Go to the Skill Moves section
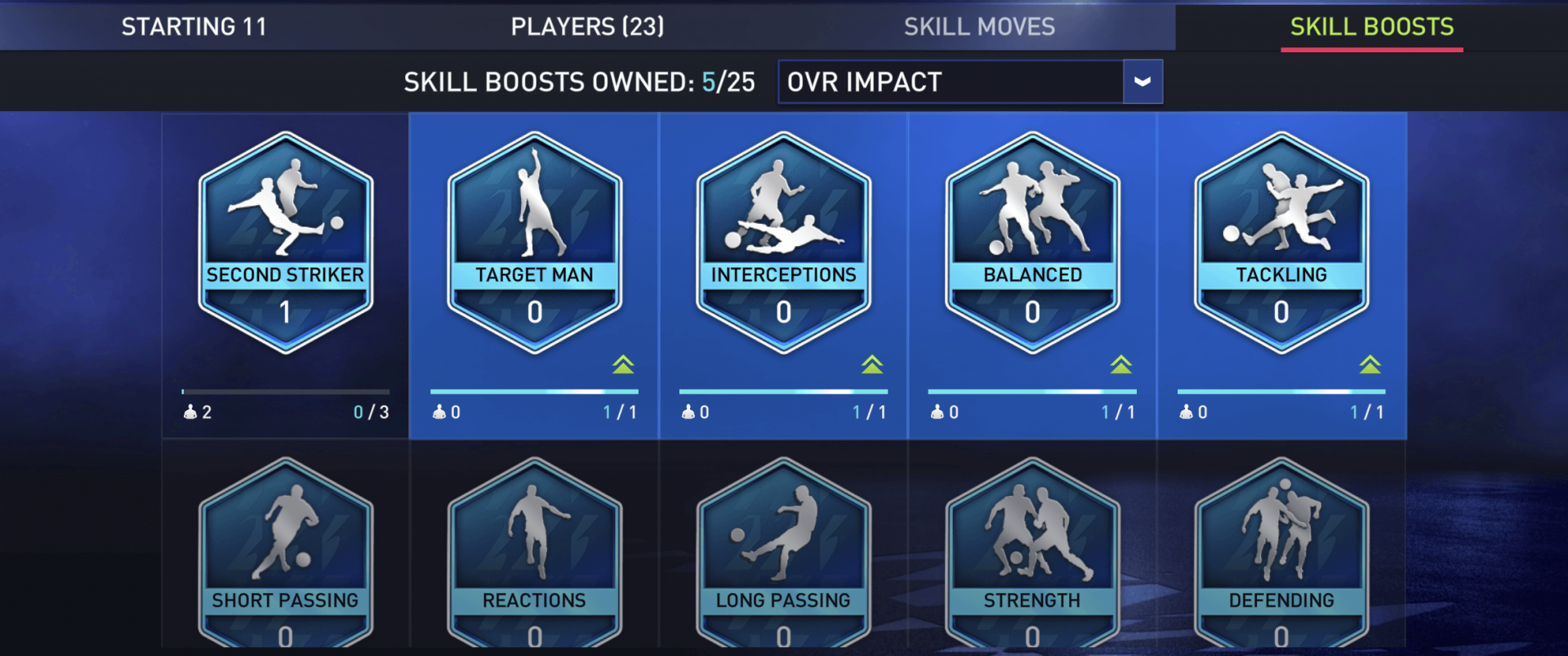 (x=980, y=26)
